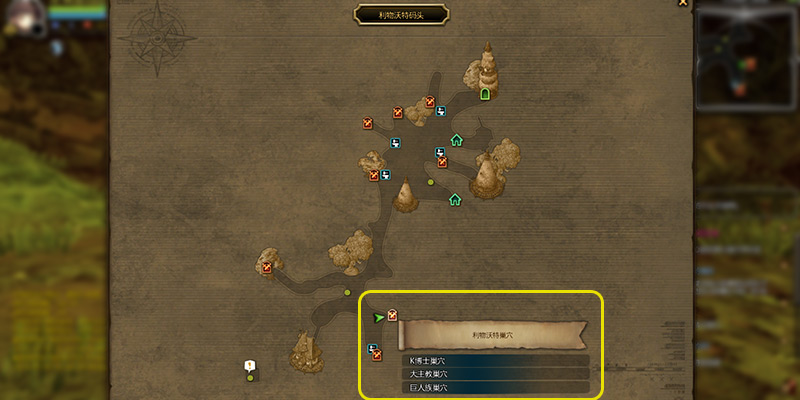Click the 利物沃特码头 map title plate

[x=401, y=14]
